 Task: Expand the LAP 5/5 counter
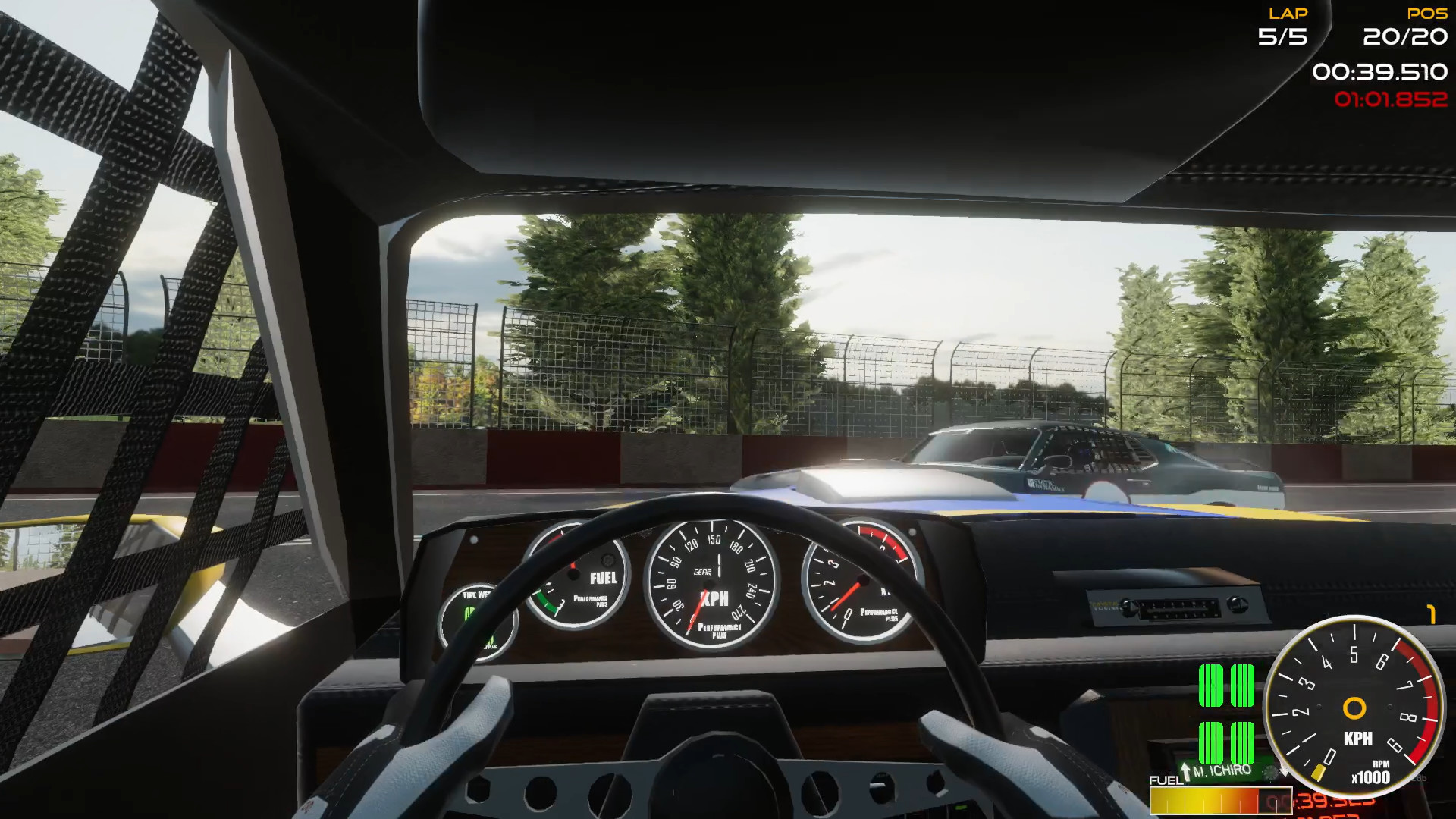(1284, 24)
